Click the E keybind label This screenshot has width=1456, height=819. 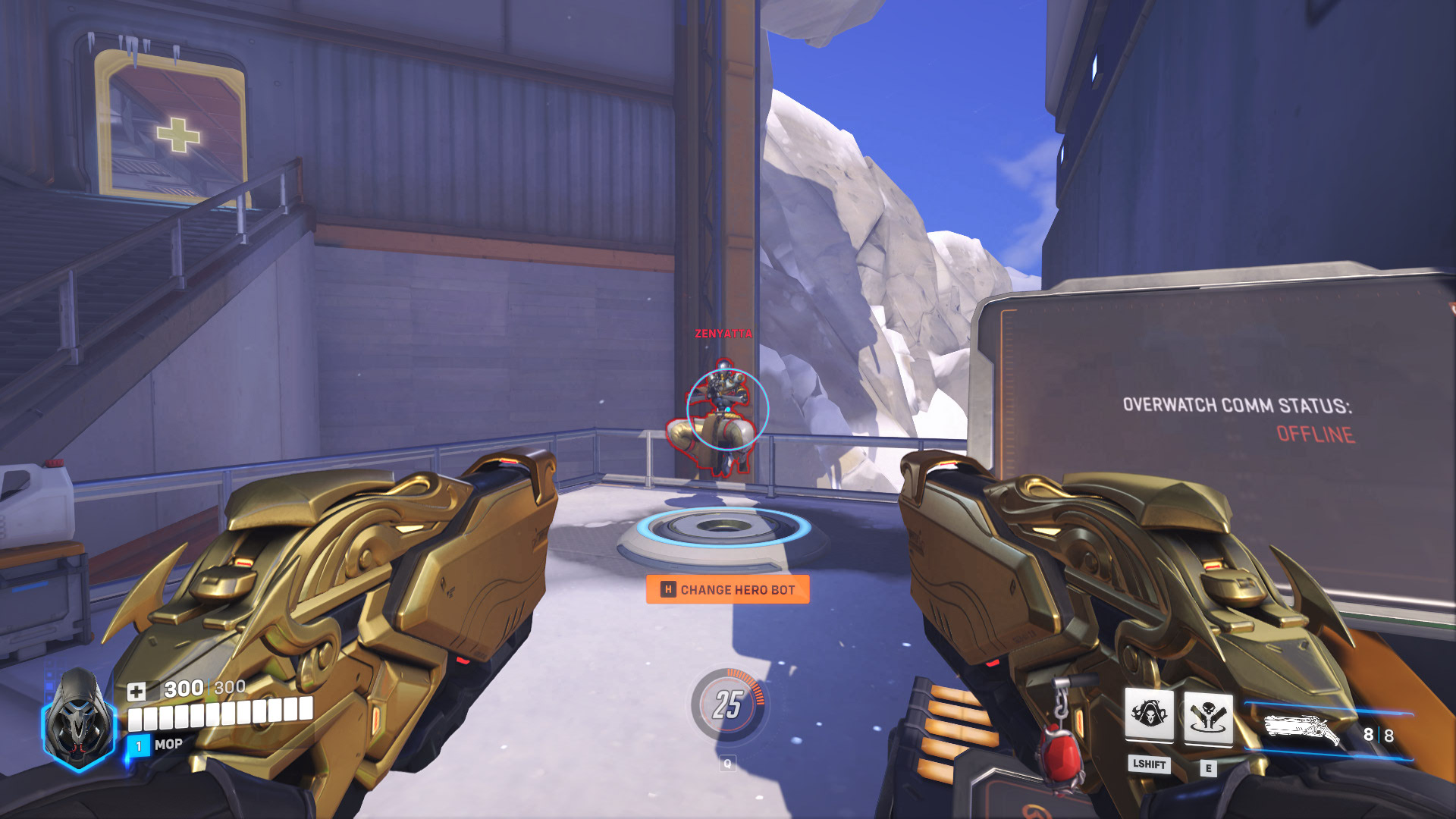(1209, 766)
